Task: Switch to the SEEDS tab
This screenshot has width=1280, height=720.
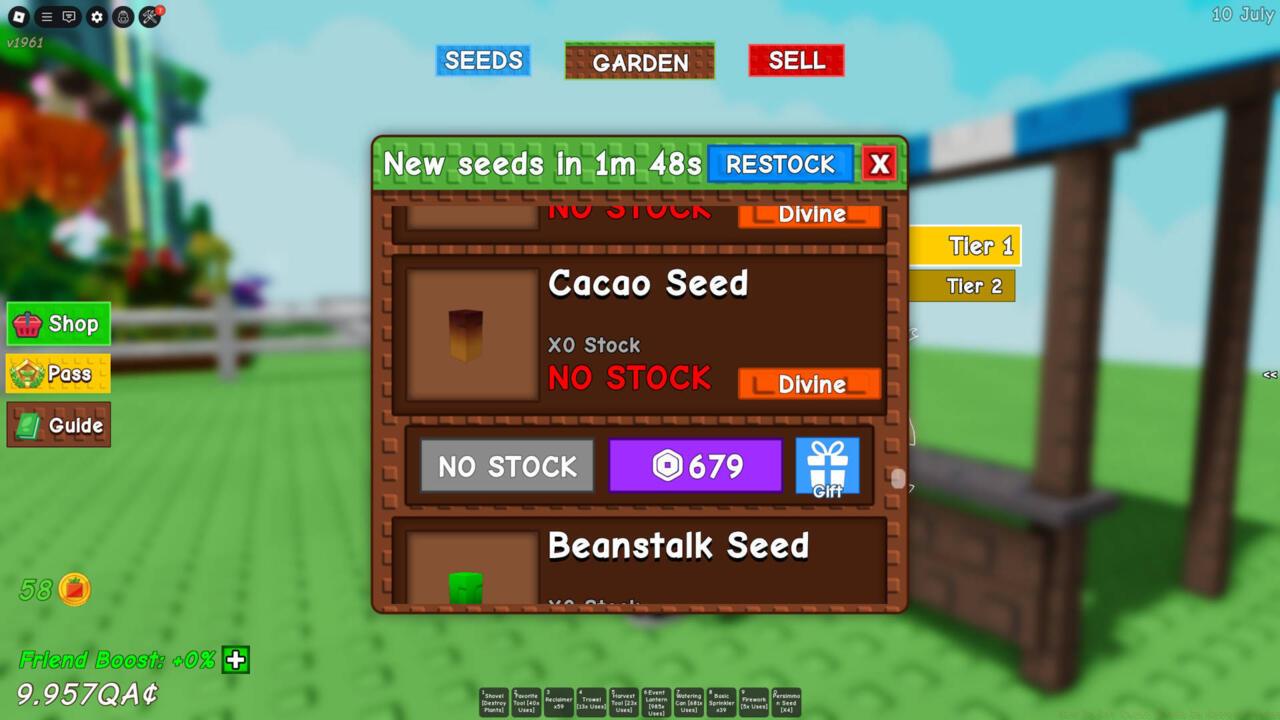Action: coord(483,60)
